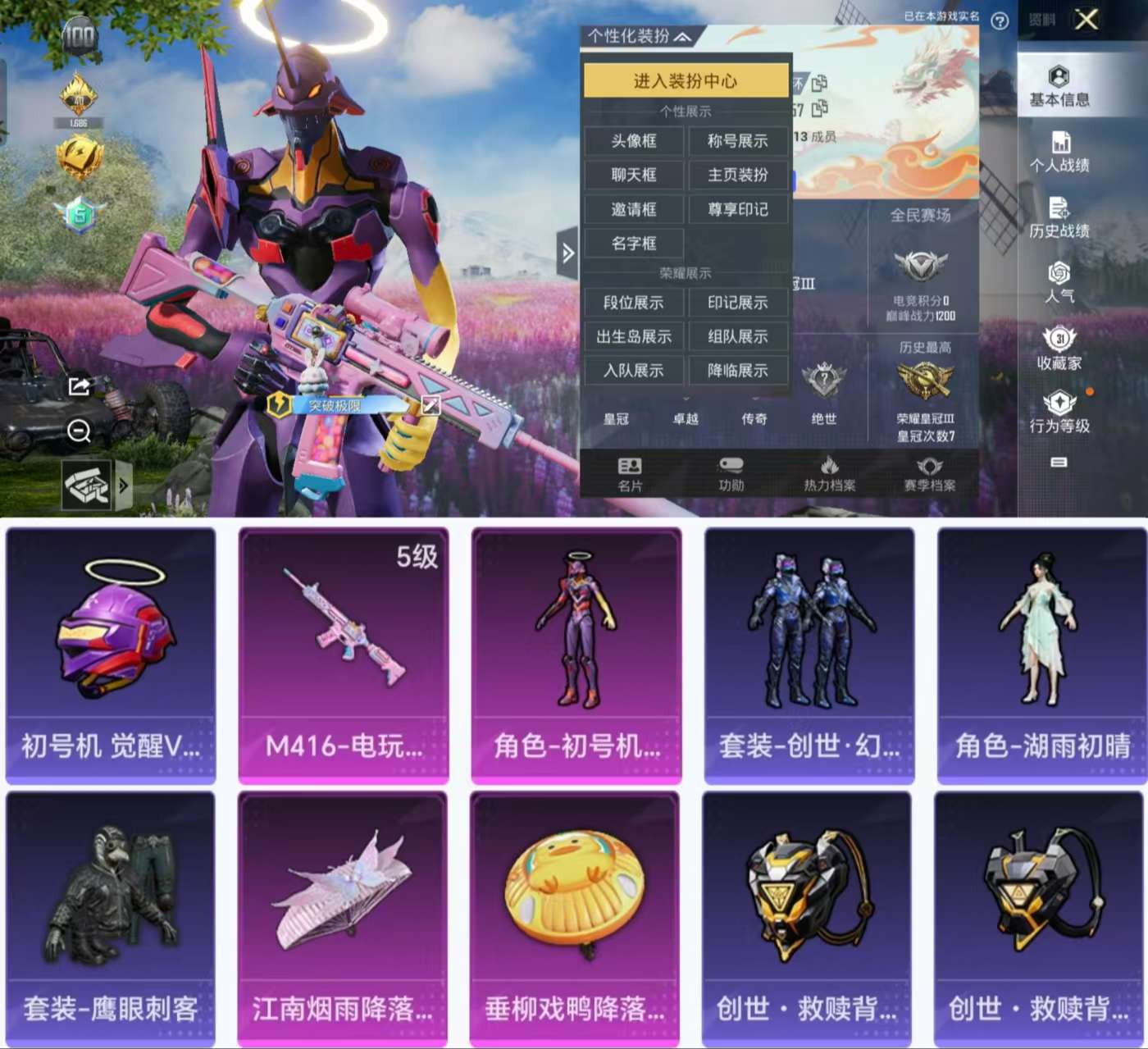The image size is (1148, 1049).
Task: Switch to 名片 card bottom tab
Action: [630, 474]
